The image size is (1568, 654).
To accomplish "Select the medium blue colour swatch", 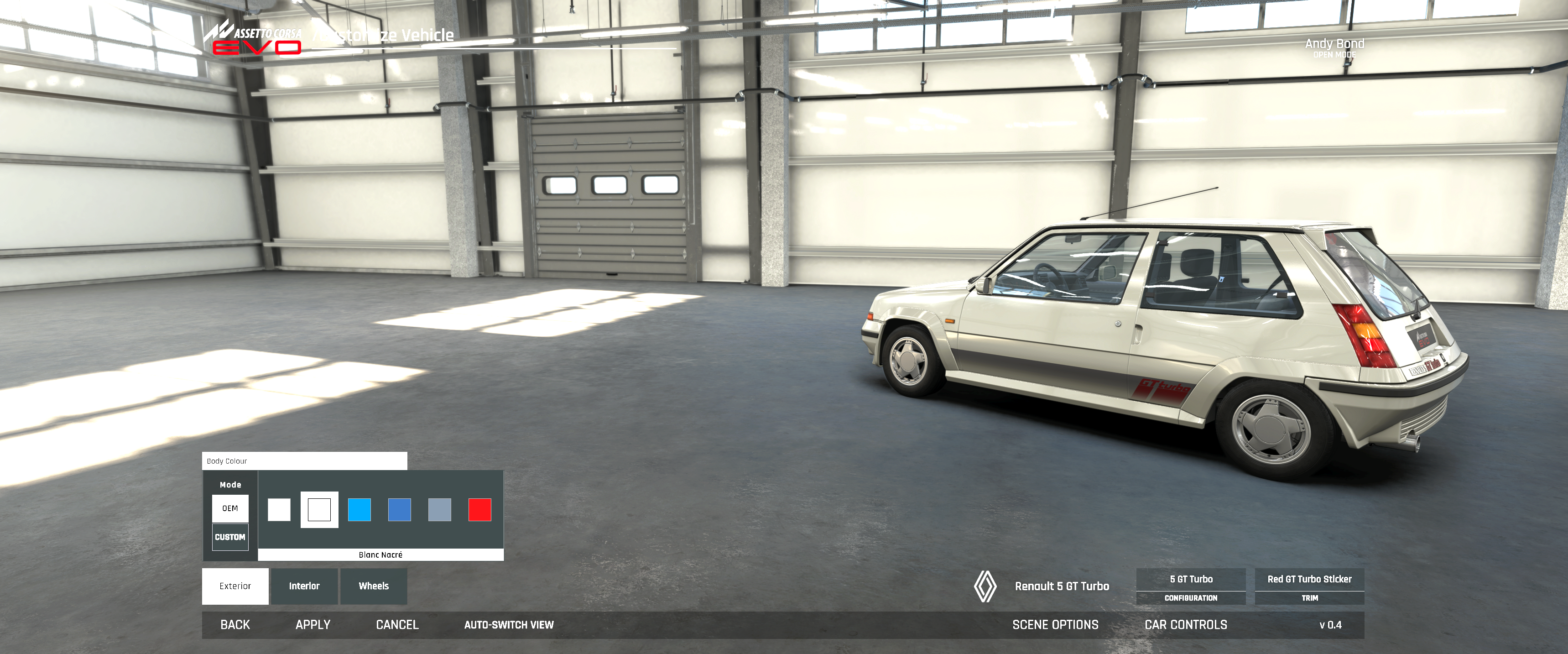I will click(x=399, y=510).
